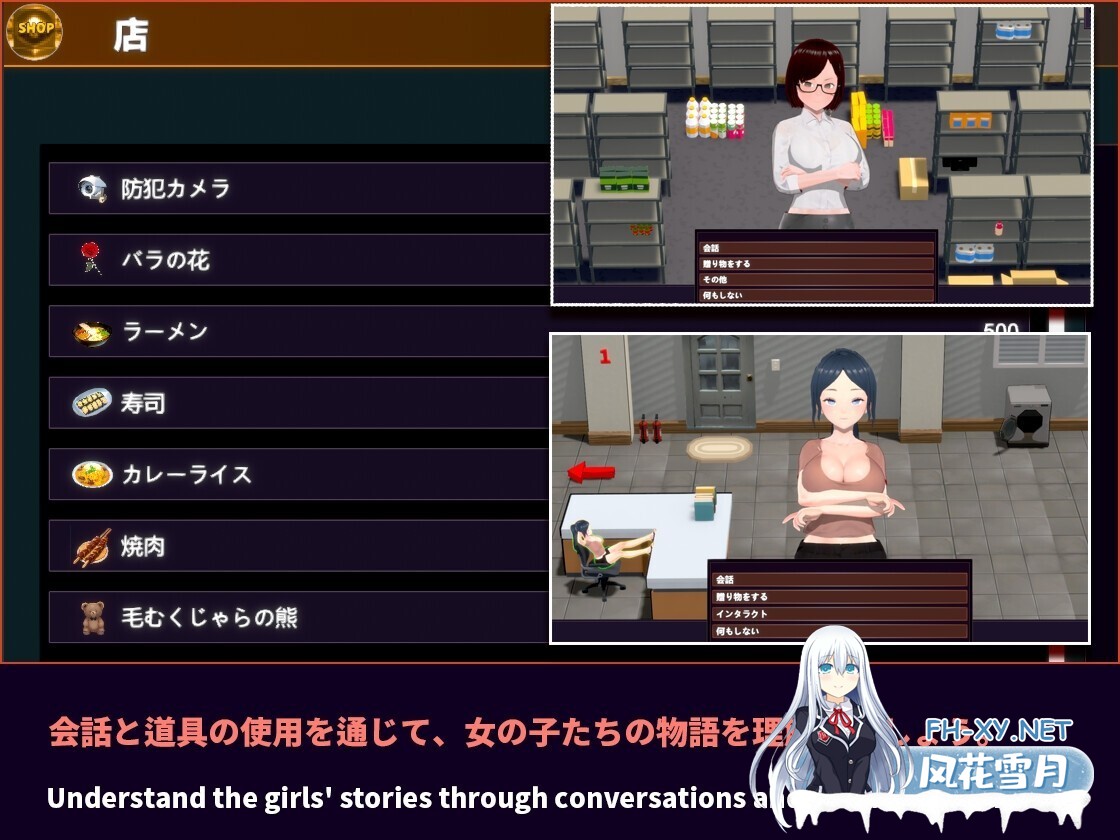Choose the その他 dialogue option
The width and height of the screenshot is (1120, 840).
[x=815, y=280]
